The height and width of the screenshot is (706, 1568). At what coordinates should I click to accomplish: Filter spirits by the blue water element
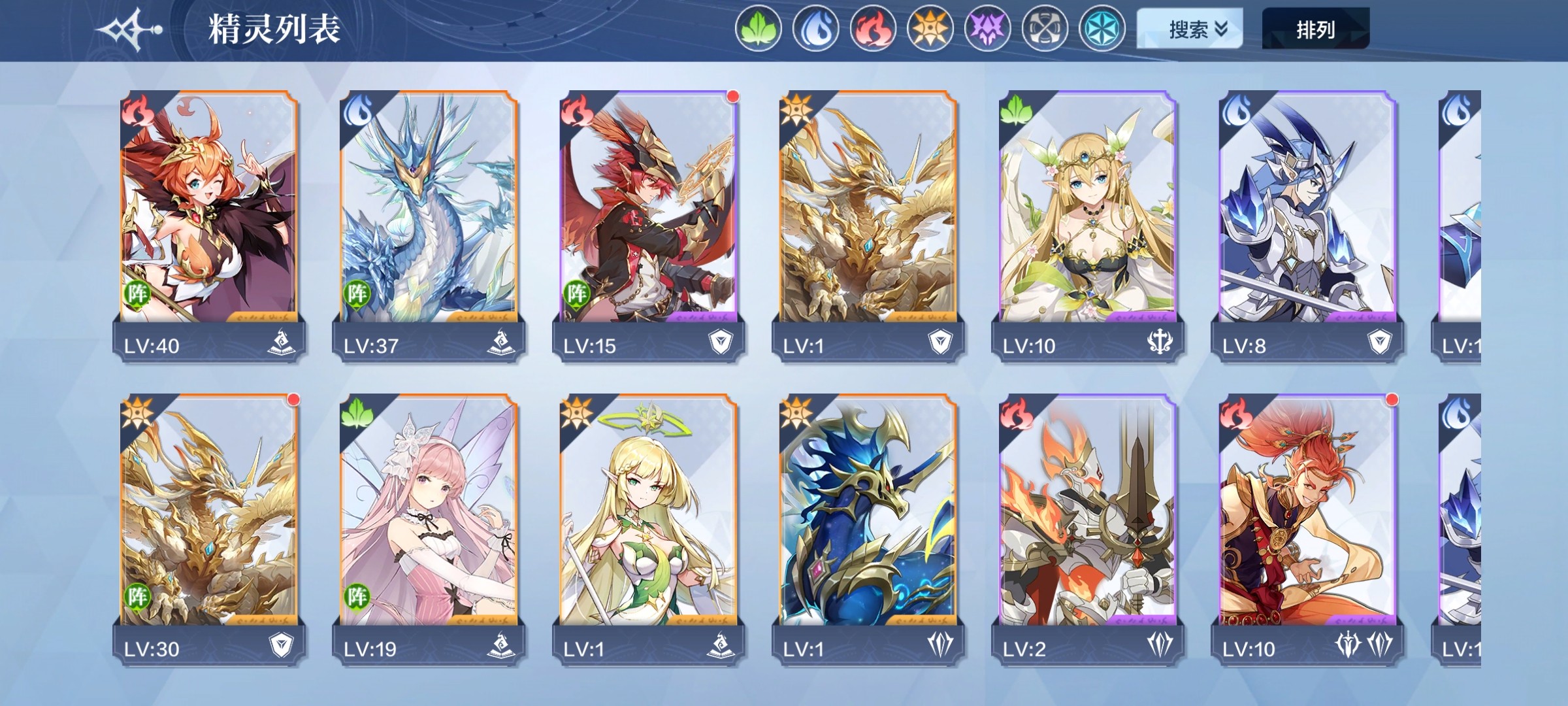[815, 29]
